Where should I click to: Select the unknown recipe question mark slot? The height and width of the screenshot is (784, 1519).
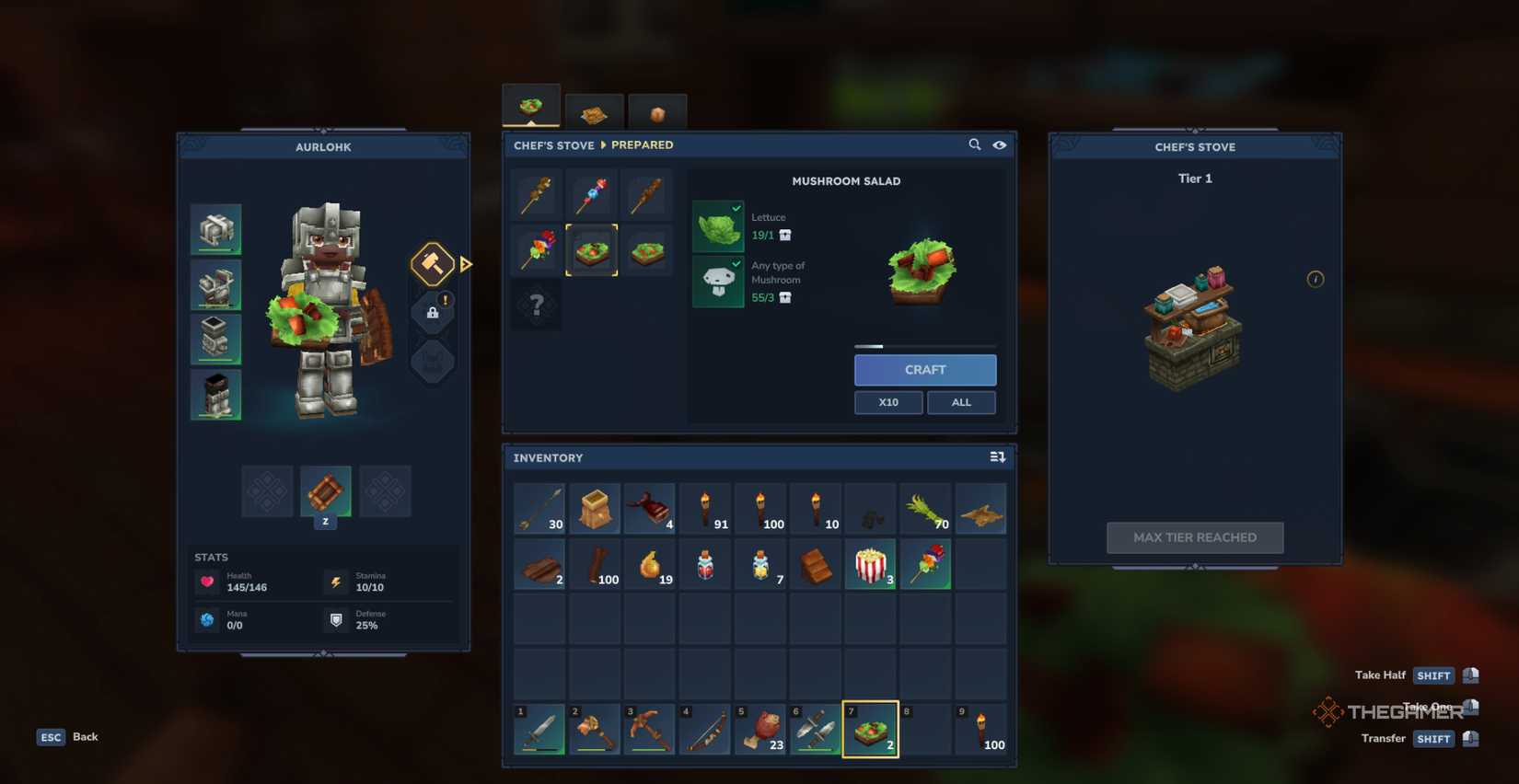click(x=537, y=305)
